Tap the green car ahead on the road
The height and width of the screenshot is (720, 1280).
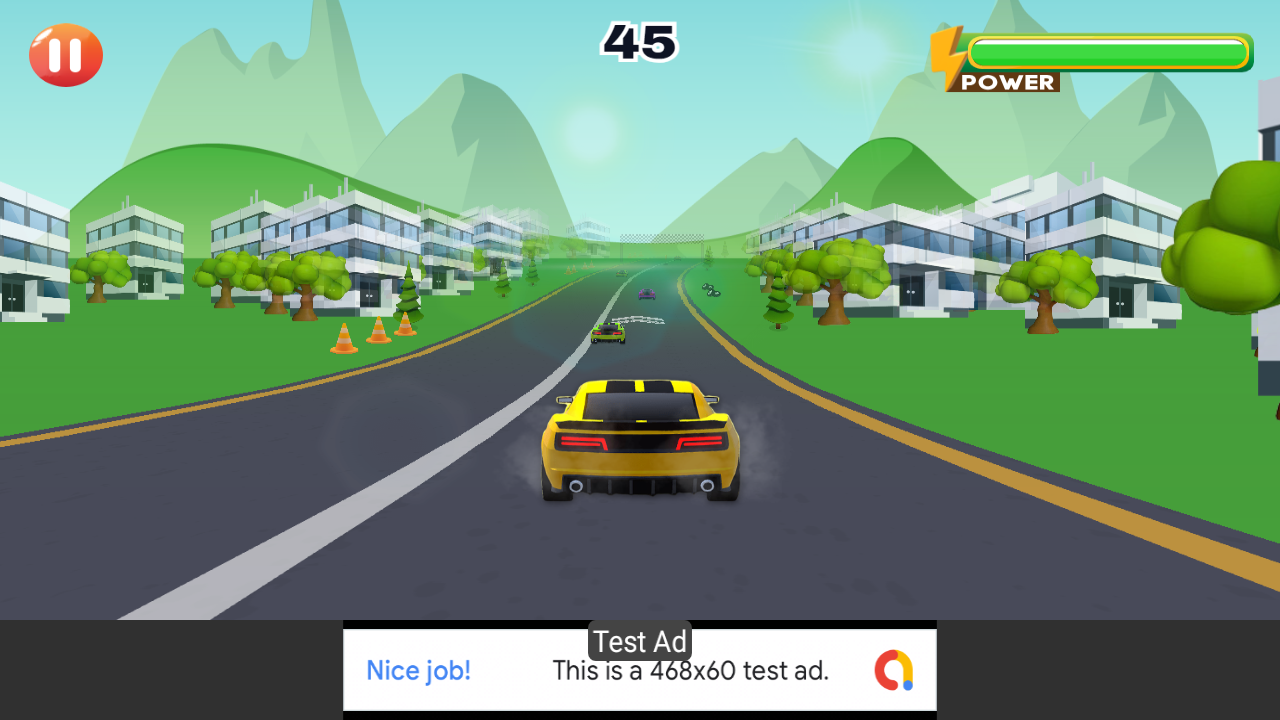tap(610, 334)
